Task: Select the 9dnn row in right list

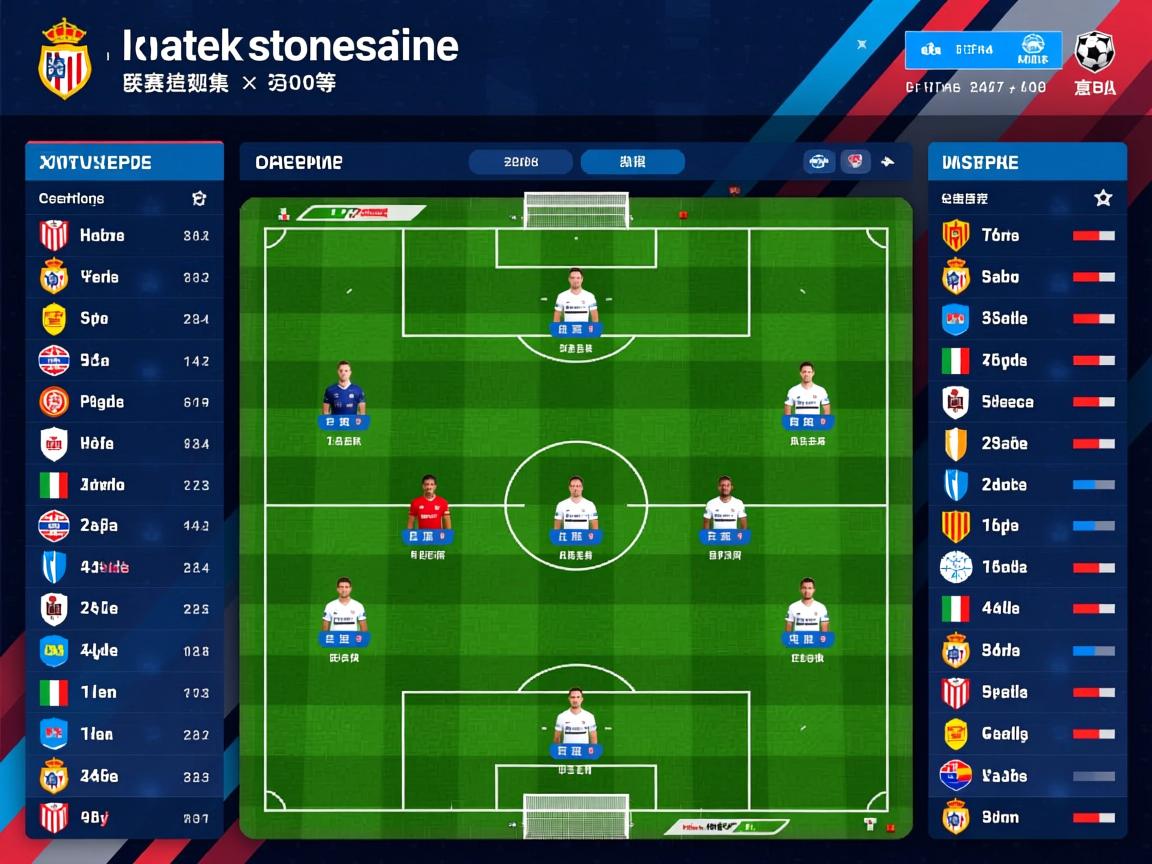Action: [x=1027, y=818]
